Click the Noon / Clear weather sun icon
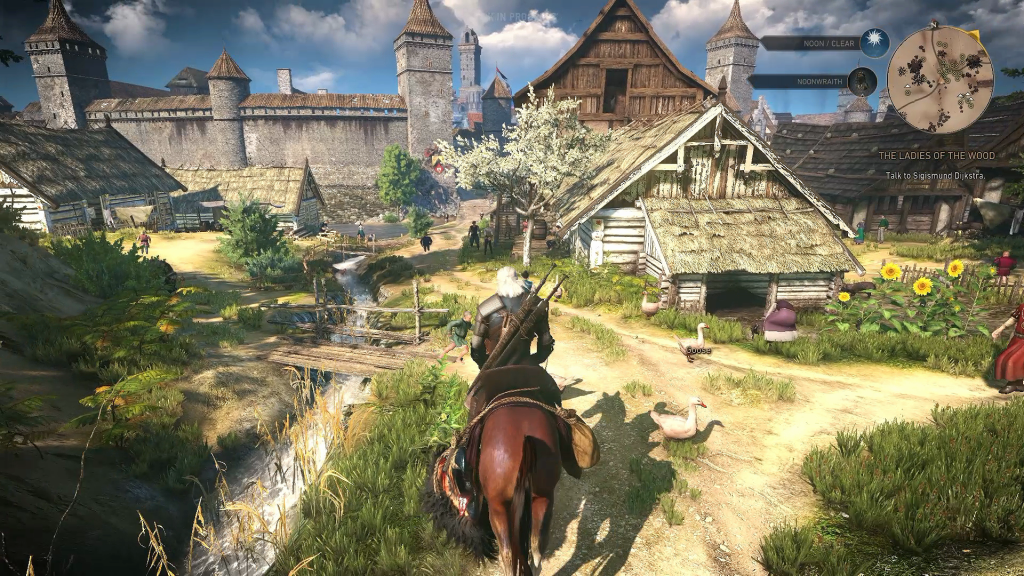This screenshot has width=1024, height=576. (874, 43)
